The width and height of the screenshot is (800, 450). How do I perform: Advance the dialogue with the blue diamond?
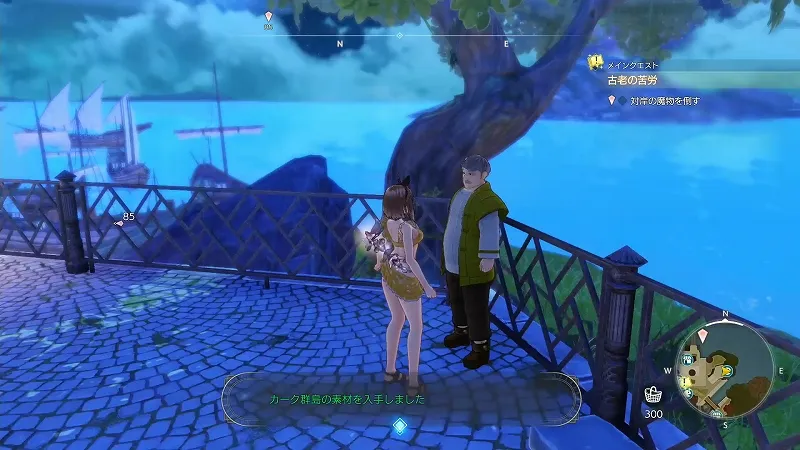point(399,427)
